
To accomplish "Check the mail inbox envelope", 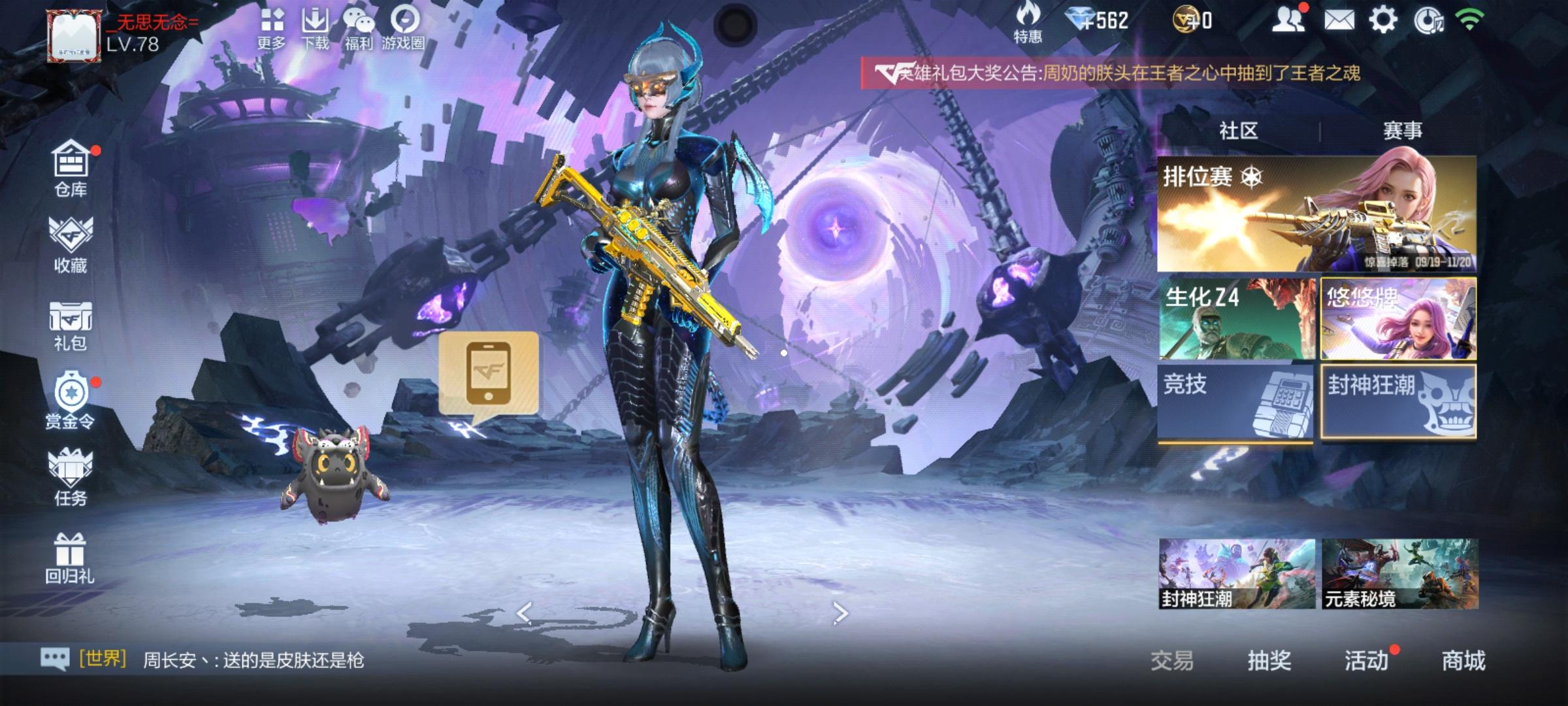I will tap(1339, 21).
